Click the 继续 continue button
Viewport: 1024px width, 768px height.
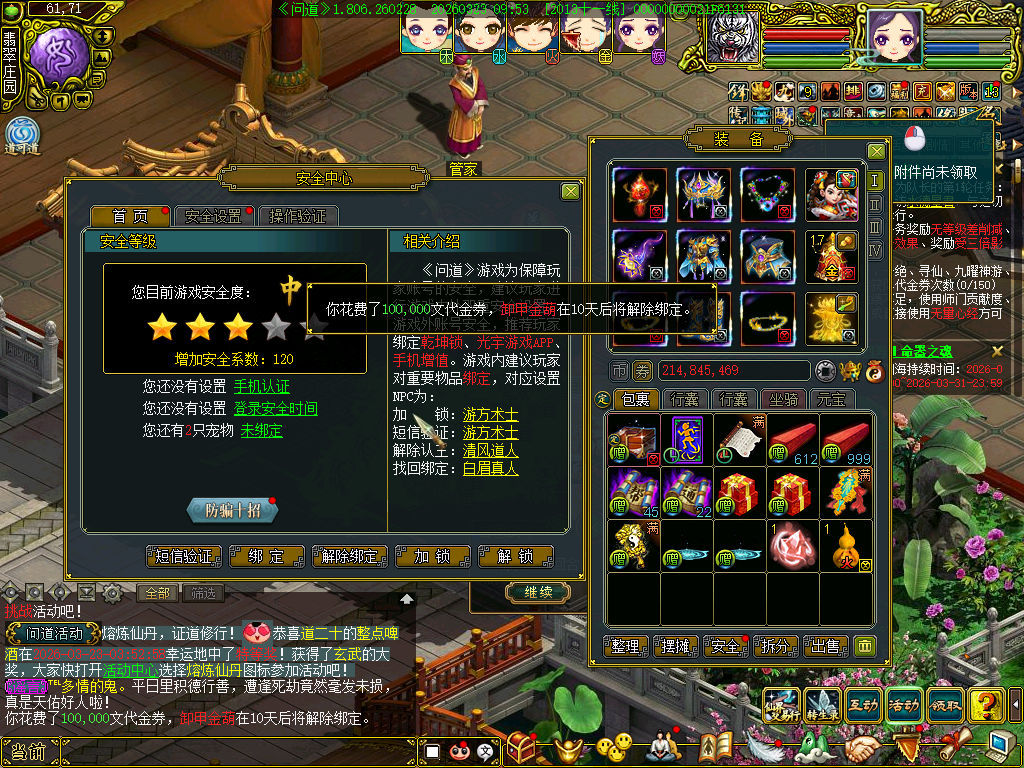click(x=538, y=593)
